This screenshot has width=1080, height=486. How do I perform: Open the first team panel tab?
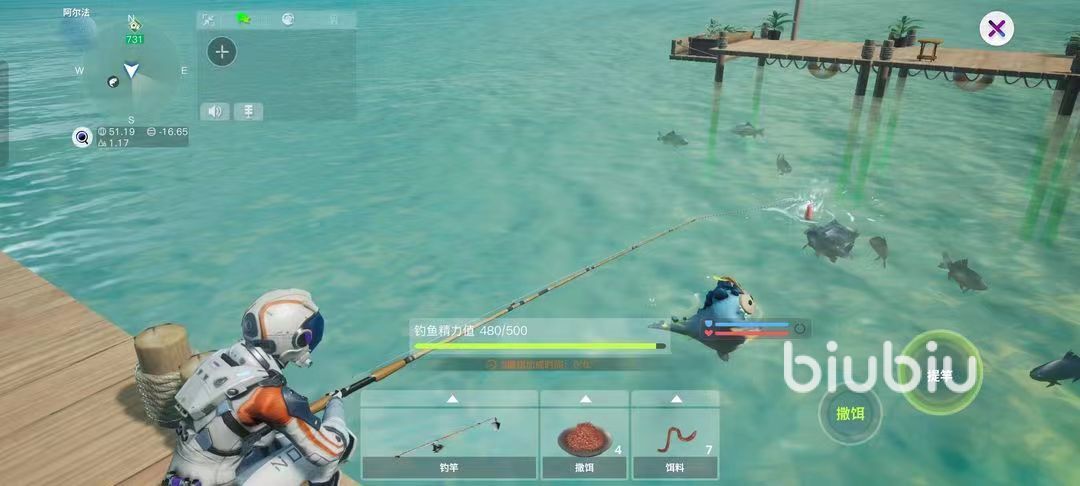(208, 19)
